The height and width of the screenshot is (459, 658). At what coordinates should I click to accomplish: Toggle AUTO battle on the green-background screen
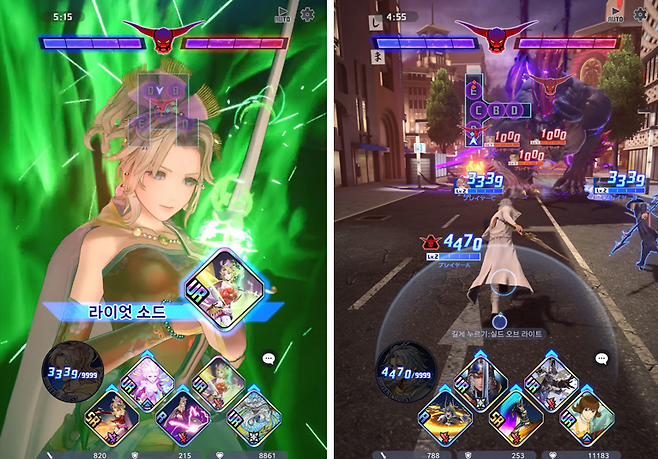click(x=282, y=16)
